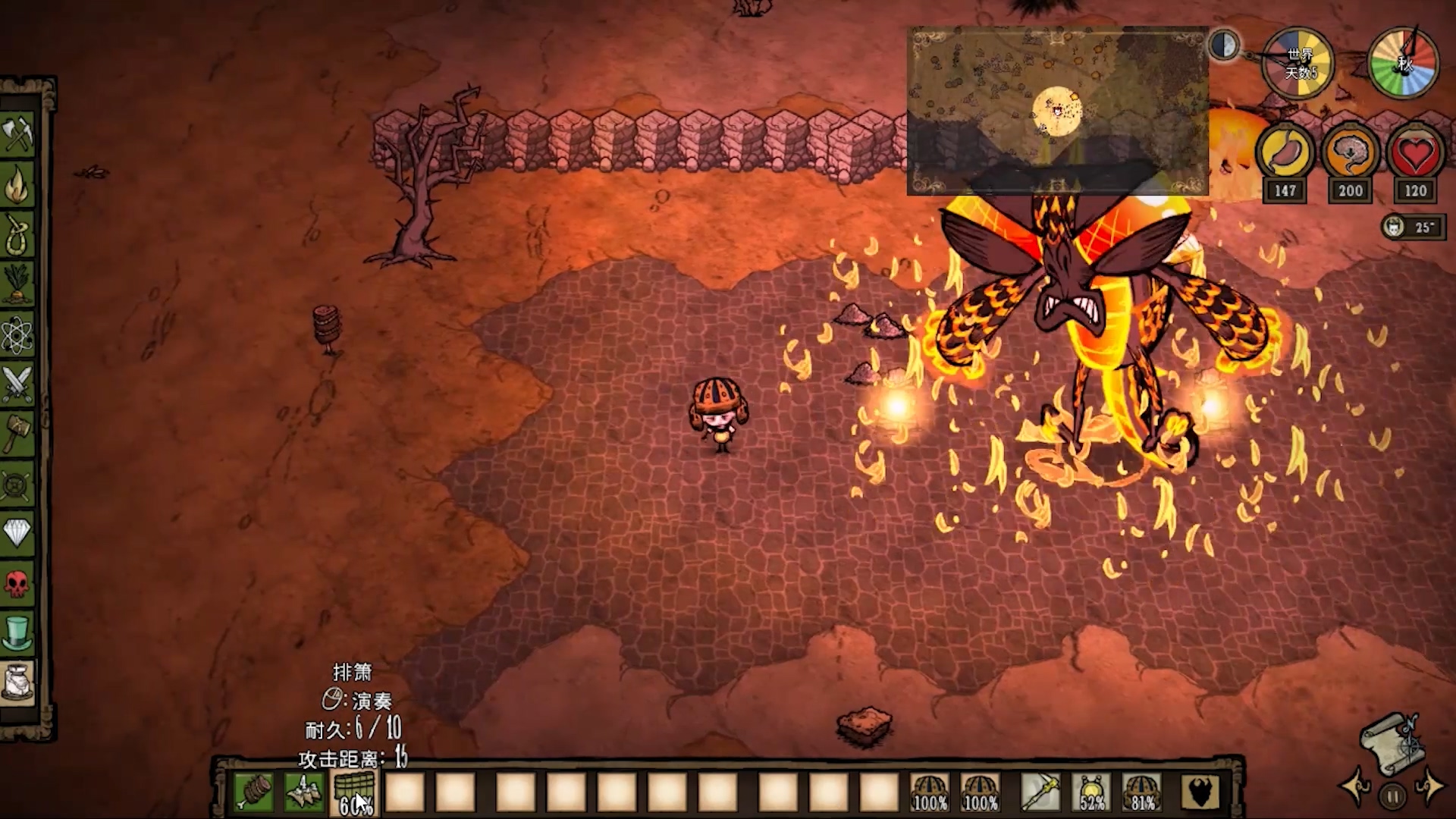Select the football helmet slot at 81%
Screen dimensions: 1456x819
(x=1142, y=792)
